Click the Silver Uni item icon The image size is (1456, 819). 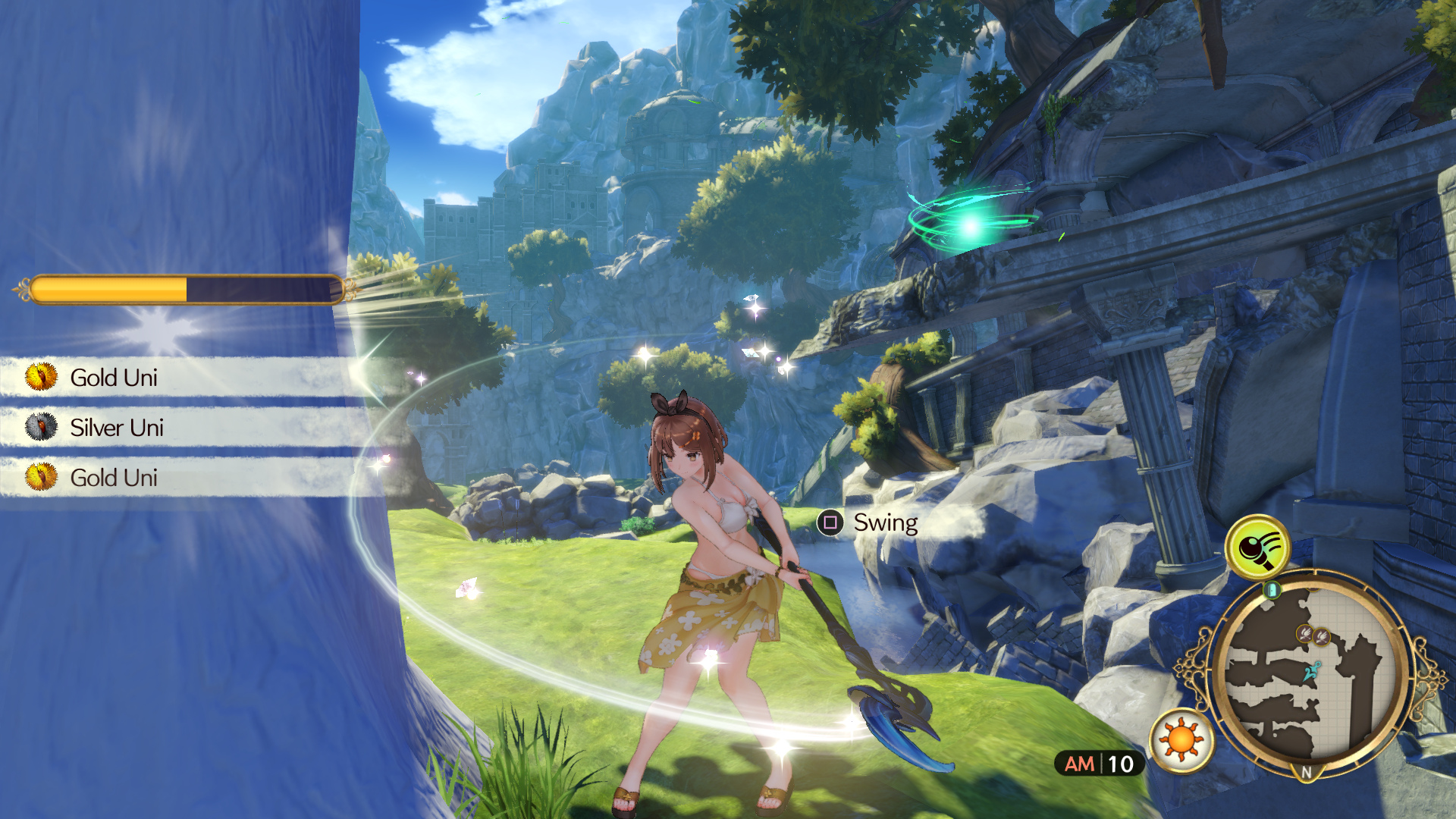[x=41, y=427]
